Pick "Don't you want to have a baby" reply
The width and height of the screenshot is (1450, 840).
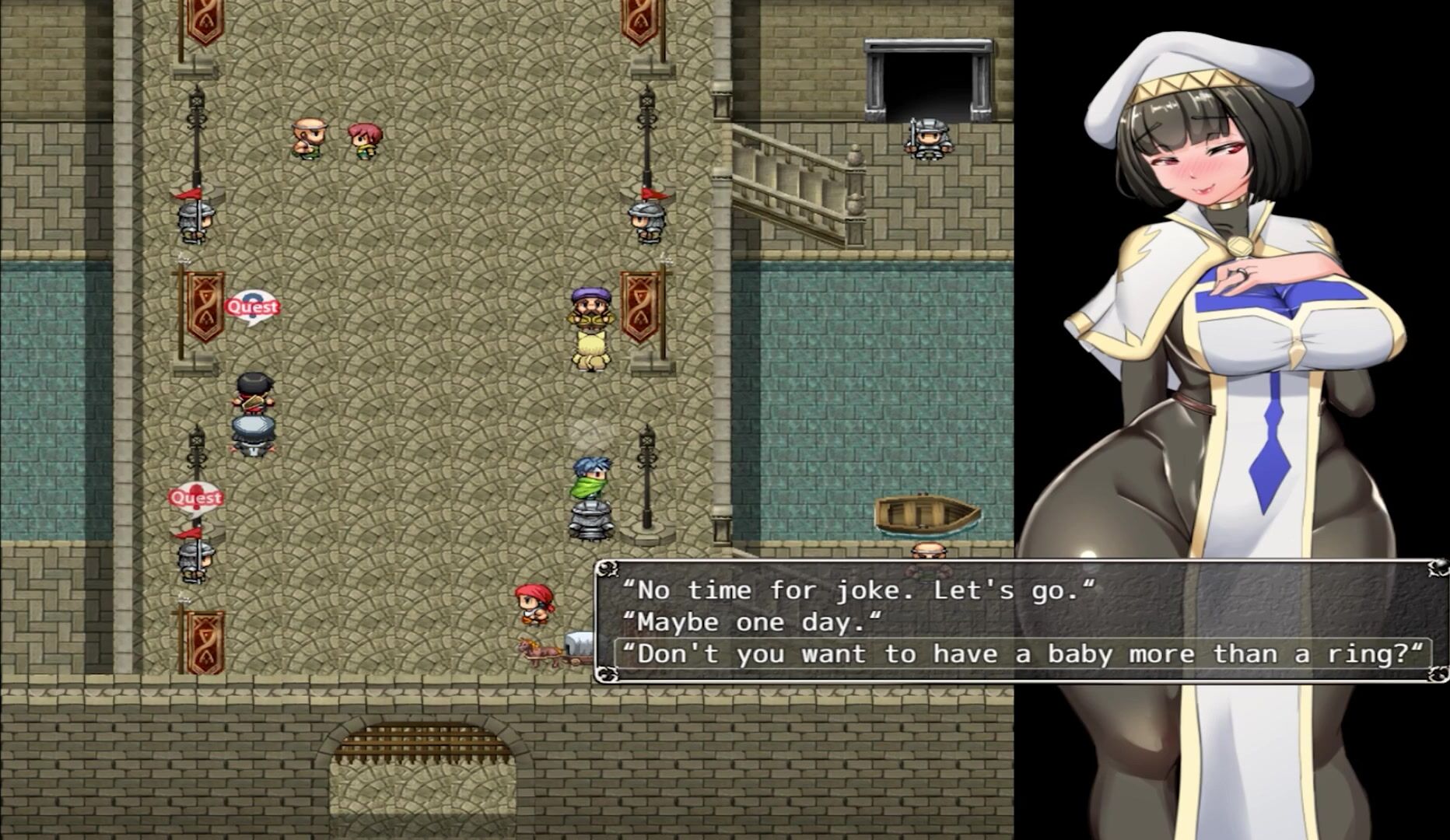point(1022,654)
